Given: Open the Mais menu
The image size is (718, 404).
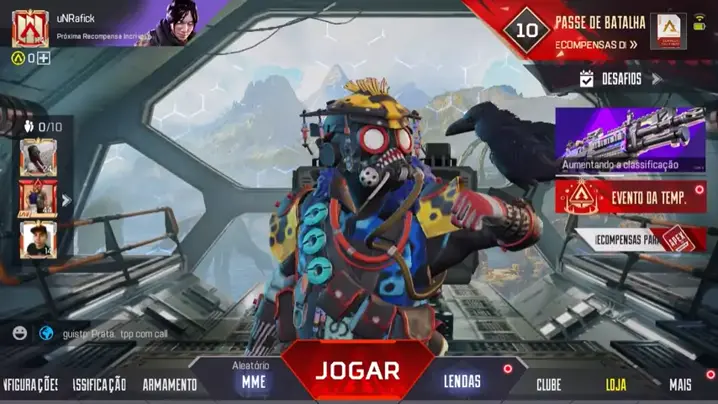Looking at the screenshot, I should click(x=680, y=384).
